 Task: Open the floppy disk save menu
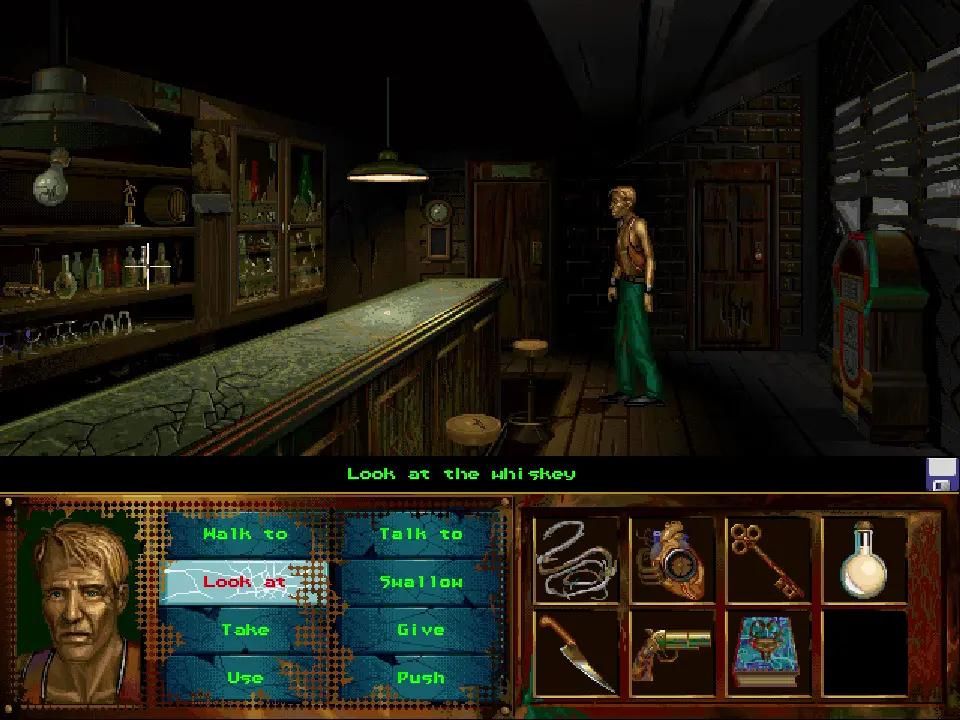[941, 474]
